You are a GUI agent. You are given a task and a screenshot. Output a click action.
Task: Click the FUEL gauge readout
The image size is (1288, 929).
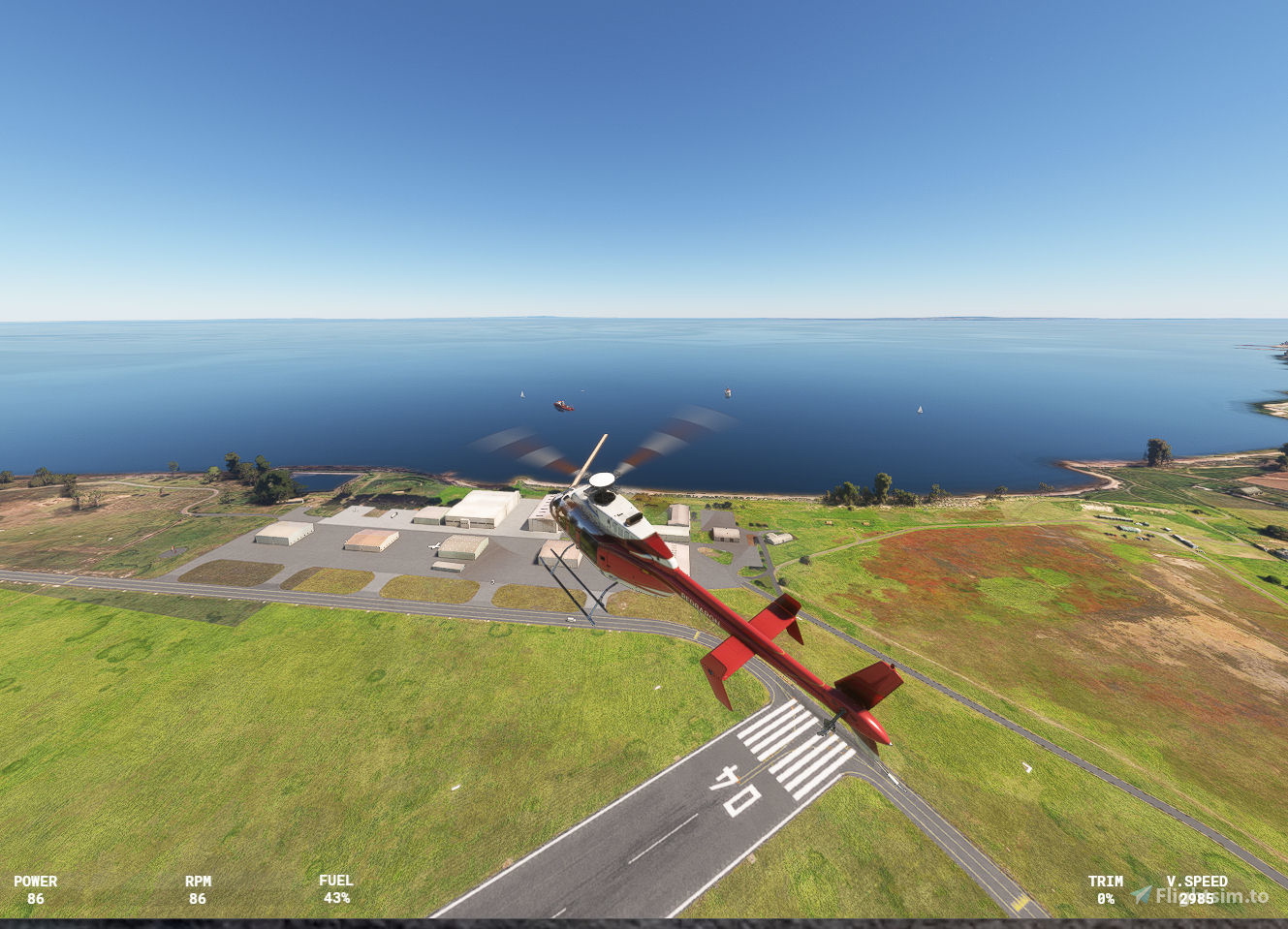pos(334,882)
